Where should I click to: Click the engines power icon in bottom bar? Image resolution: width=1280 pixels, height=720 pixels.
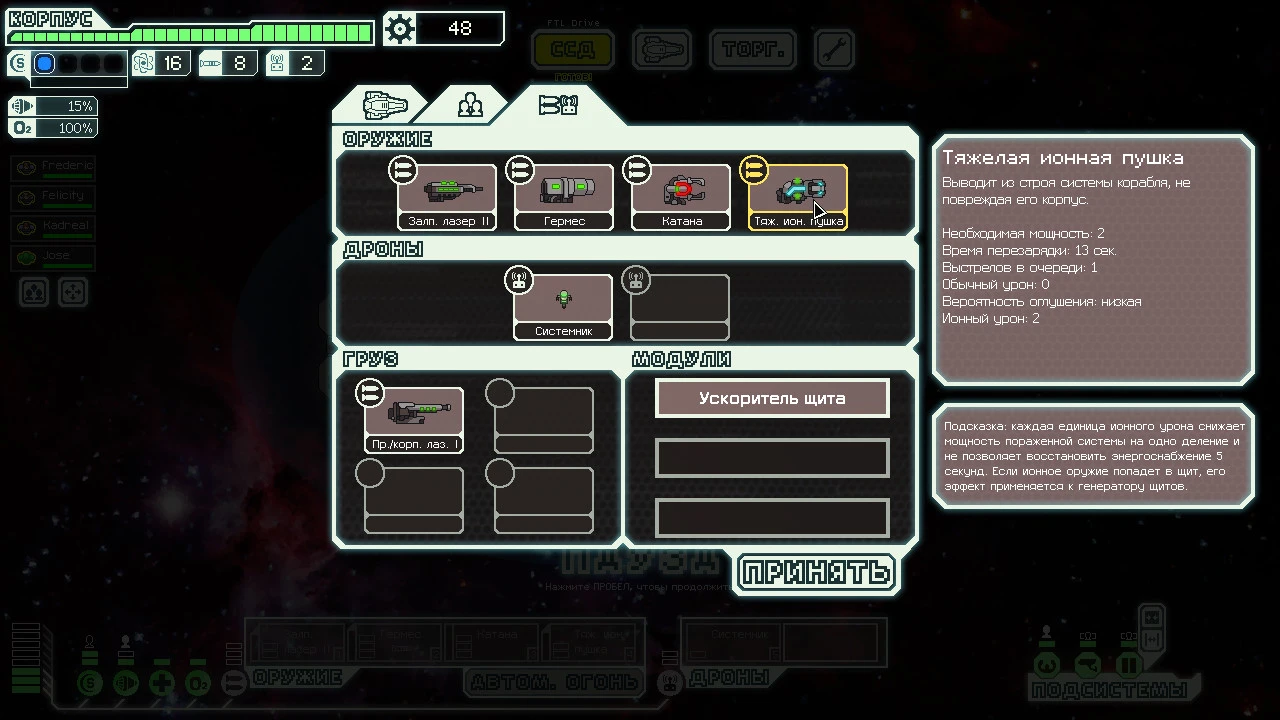tap(125, 683)
